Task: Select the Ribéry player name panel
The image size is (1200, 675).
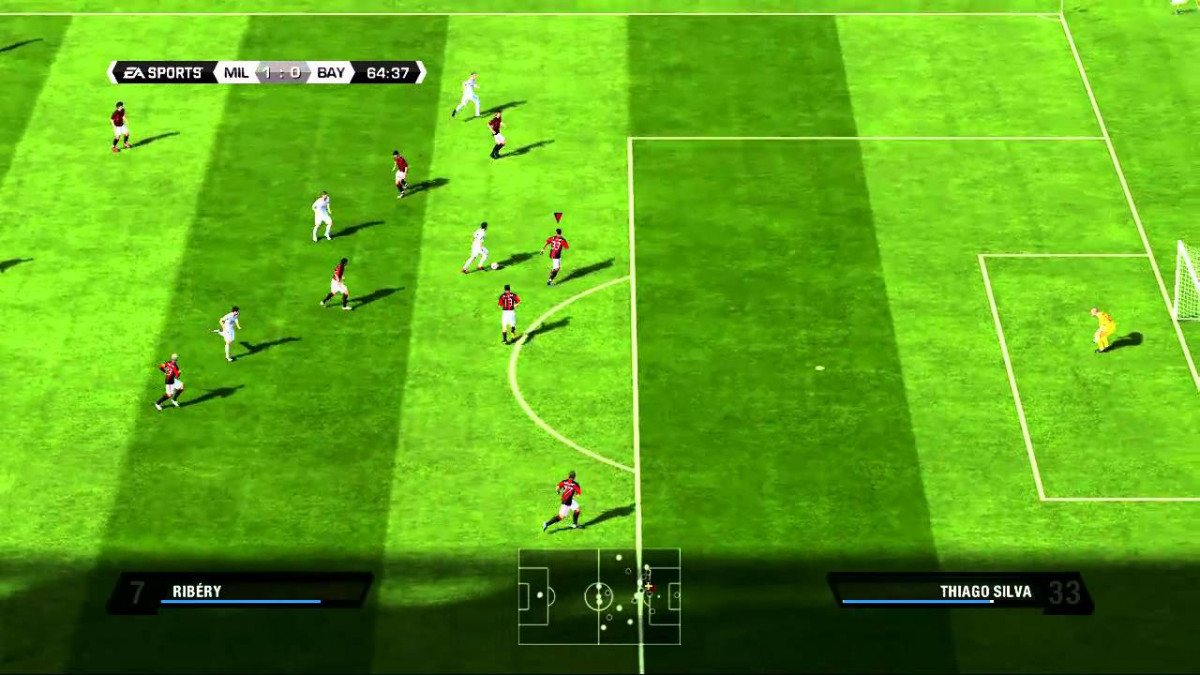Action: point(240,592)
